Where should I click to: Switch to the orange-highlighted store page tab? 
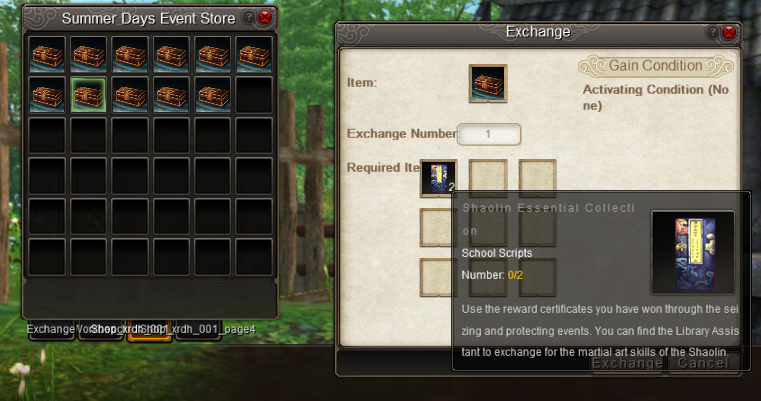tap(149, 330)
